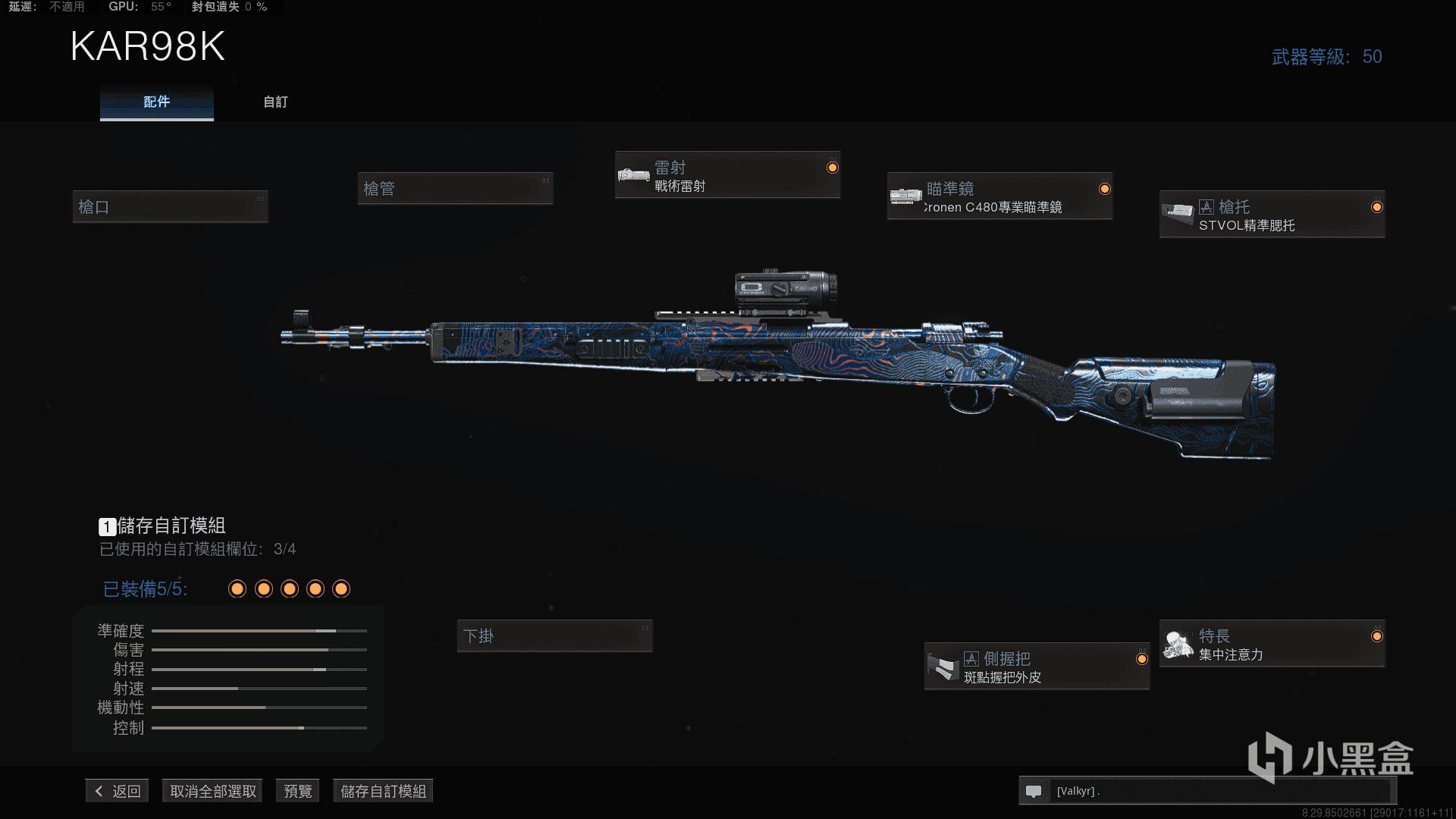The image size is (1456, 819).
Task: Open the 特長 perk slot
Action: point(1272,645)
